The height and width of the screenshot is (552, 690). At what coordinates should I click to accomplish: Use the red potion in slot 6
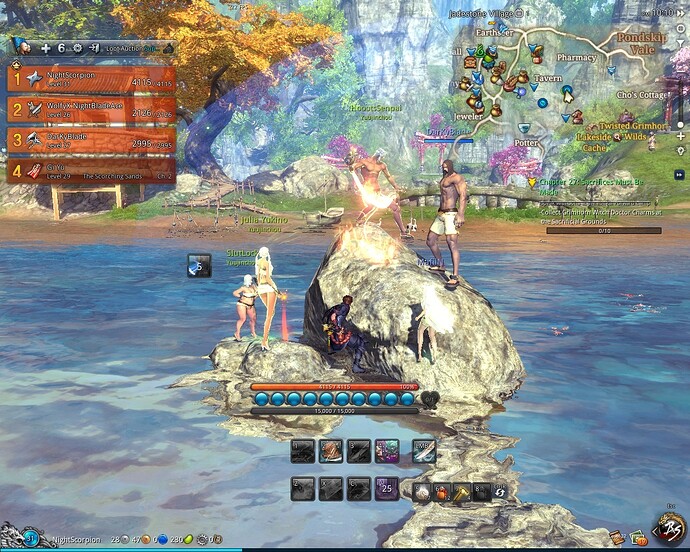click(440, 491)
